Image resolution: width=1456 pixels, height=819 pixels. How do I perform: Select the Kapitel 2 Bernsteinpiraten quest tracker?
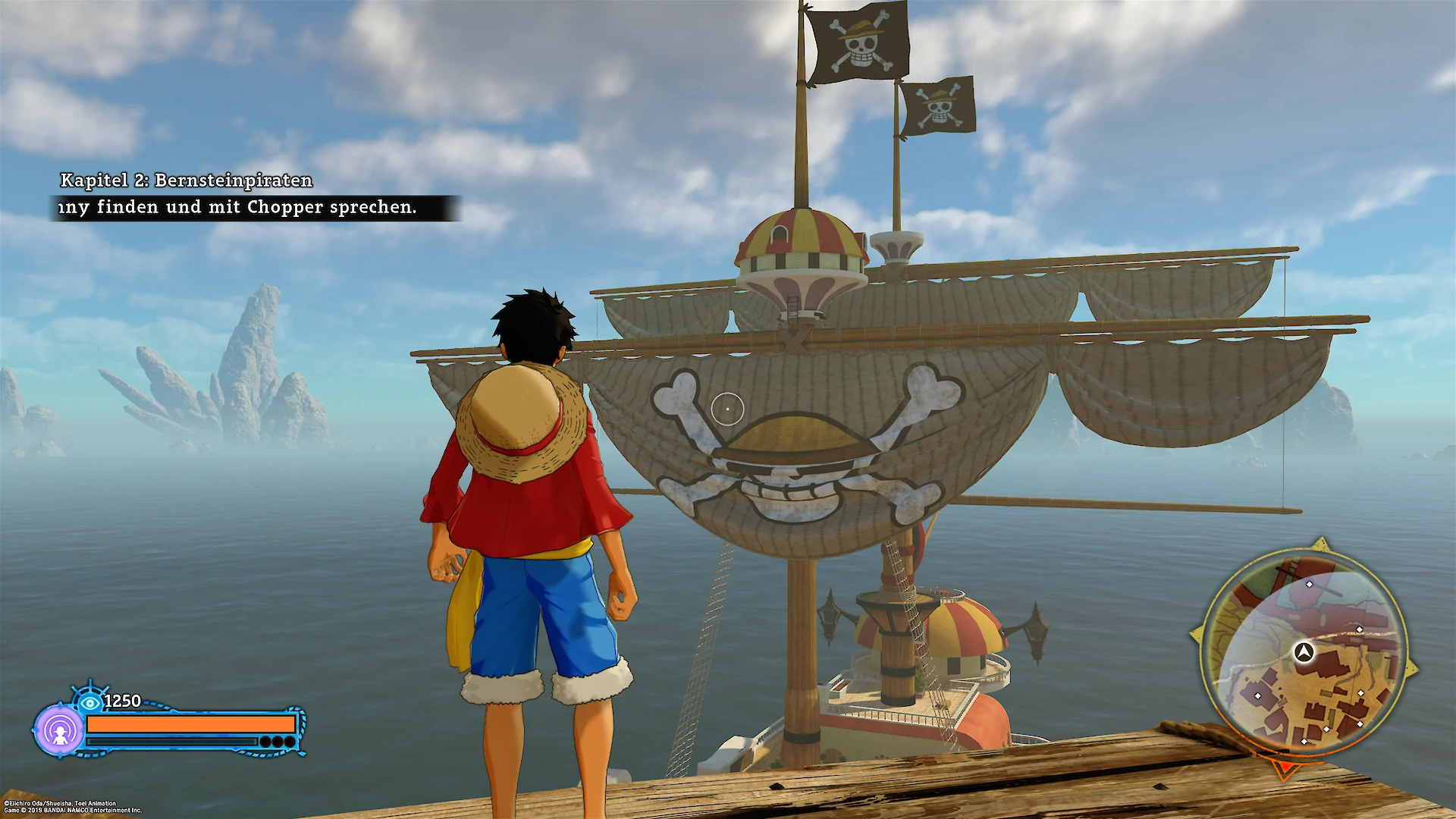pos(186,180)
